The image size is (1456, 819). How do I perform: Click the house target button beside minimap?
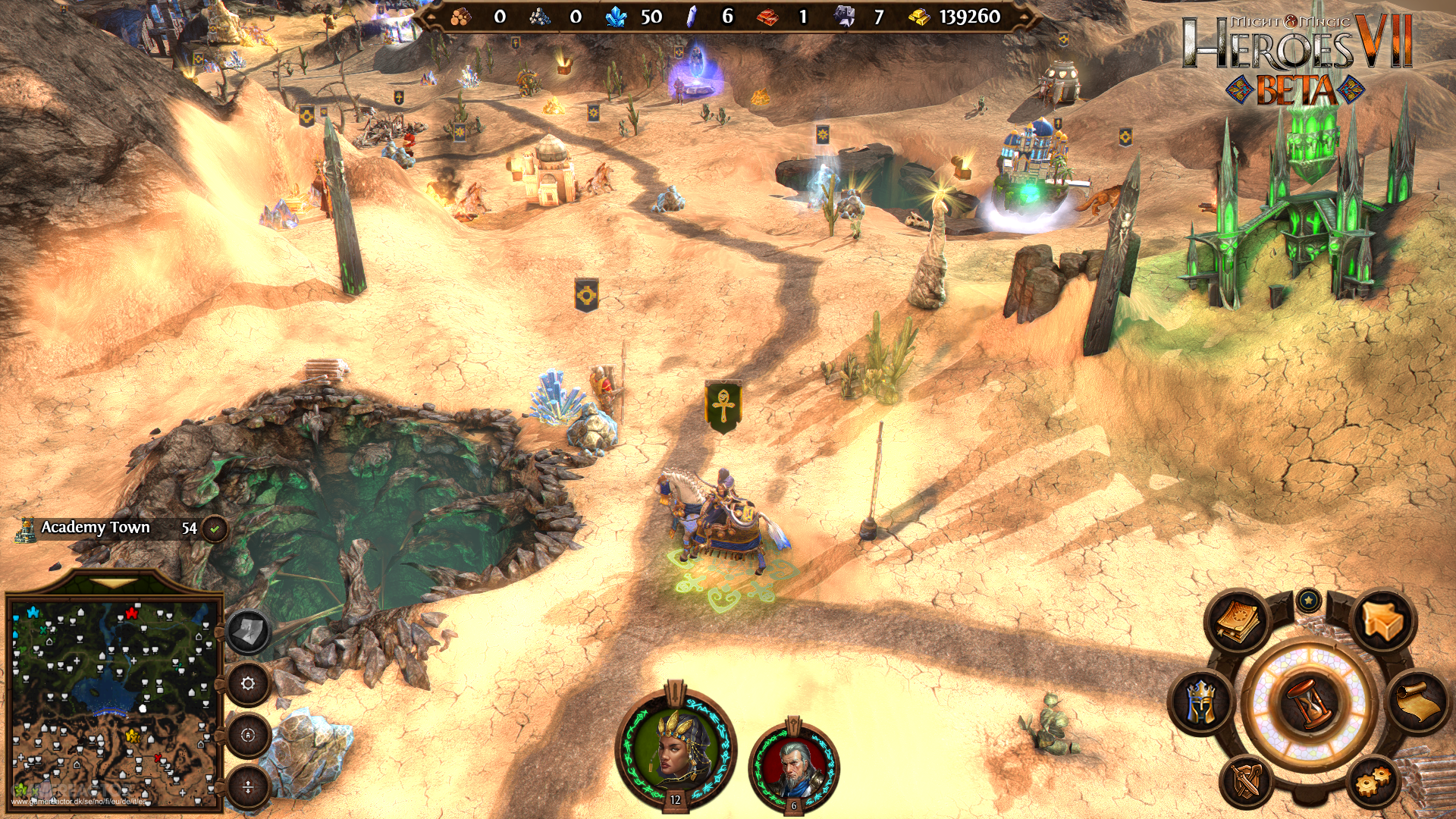pos(248,735)
